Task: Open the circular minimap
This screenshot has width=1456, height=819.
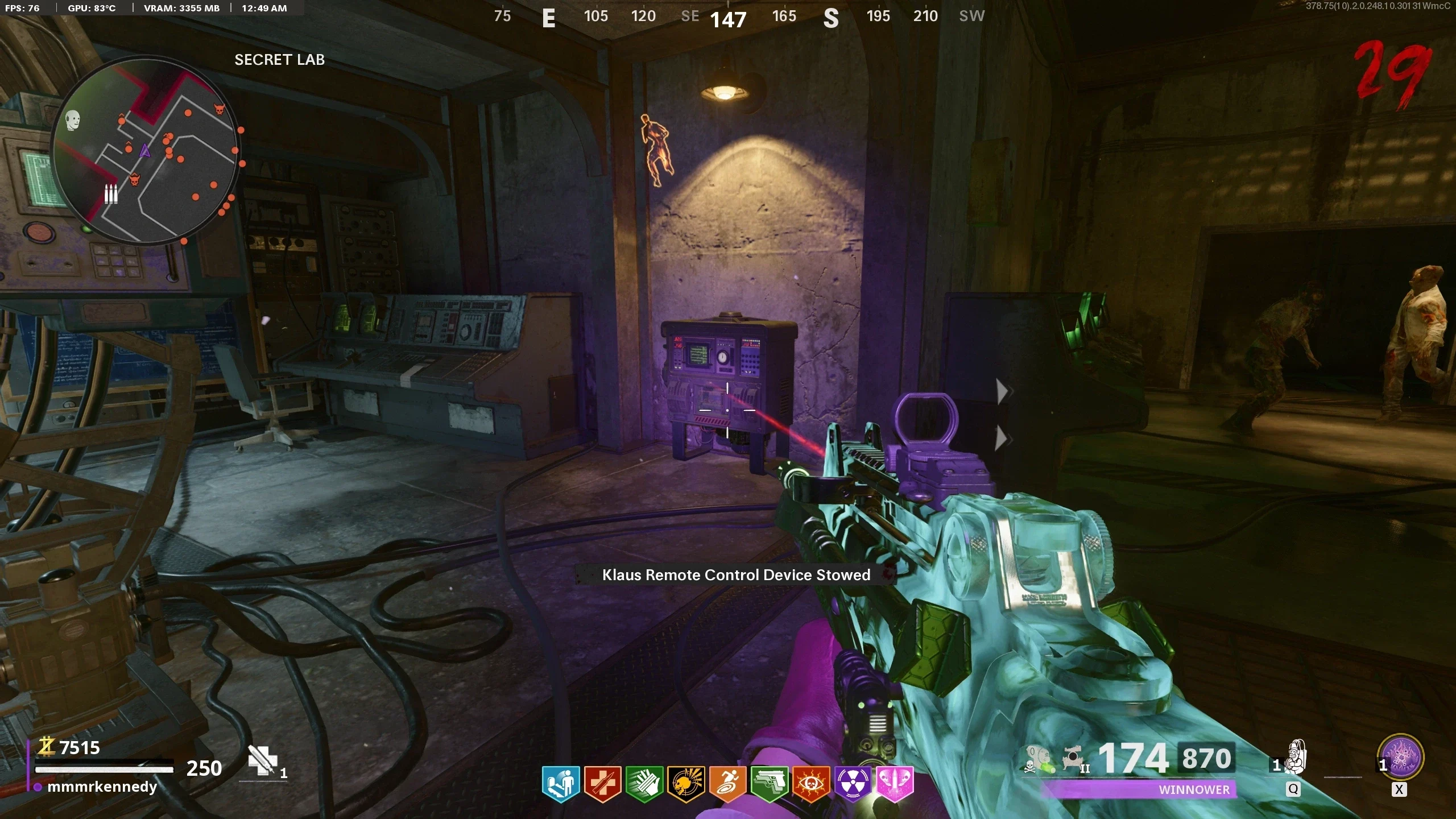Action: [x=146, y=150]
